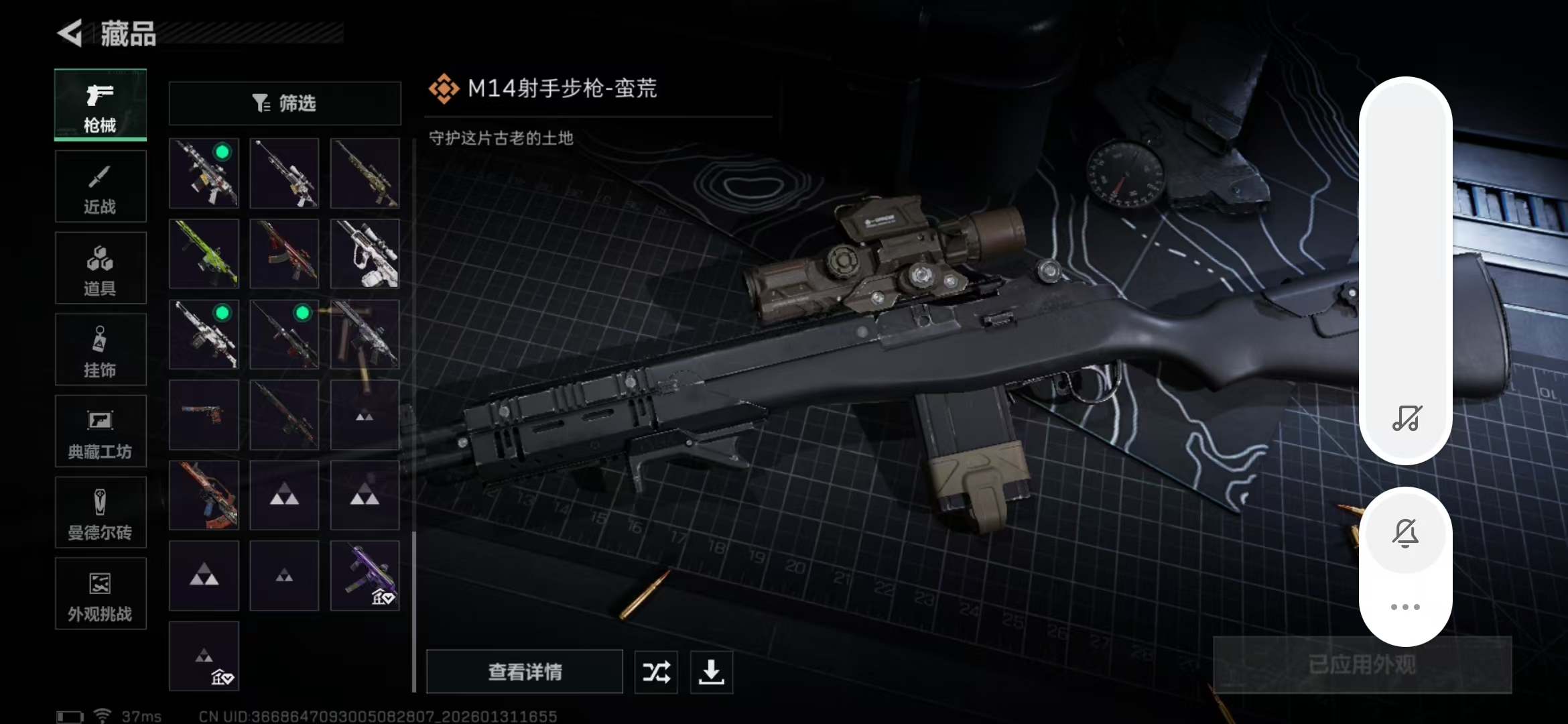Screen dimensions: 1568x724
Task: Click the shuffle random appearance icon
Action: click(x=655, y=672)
